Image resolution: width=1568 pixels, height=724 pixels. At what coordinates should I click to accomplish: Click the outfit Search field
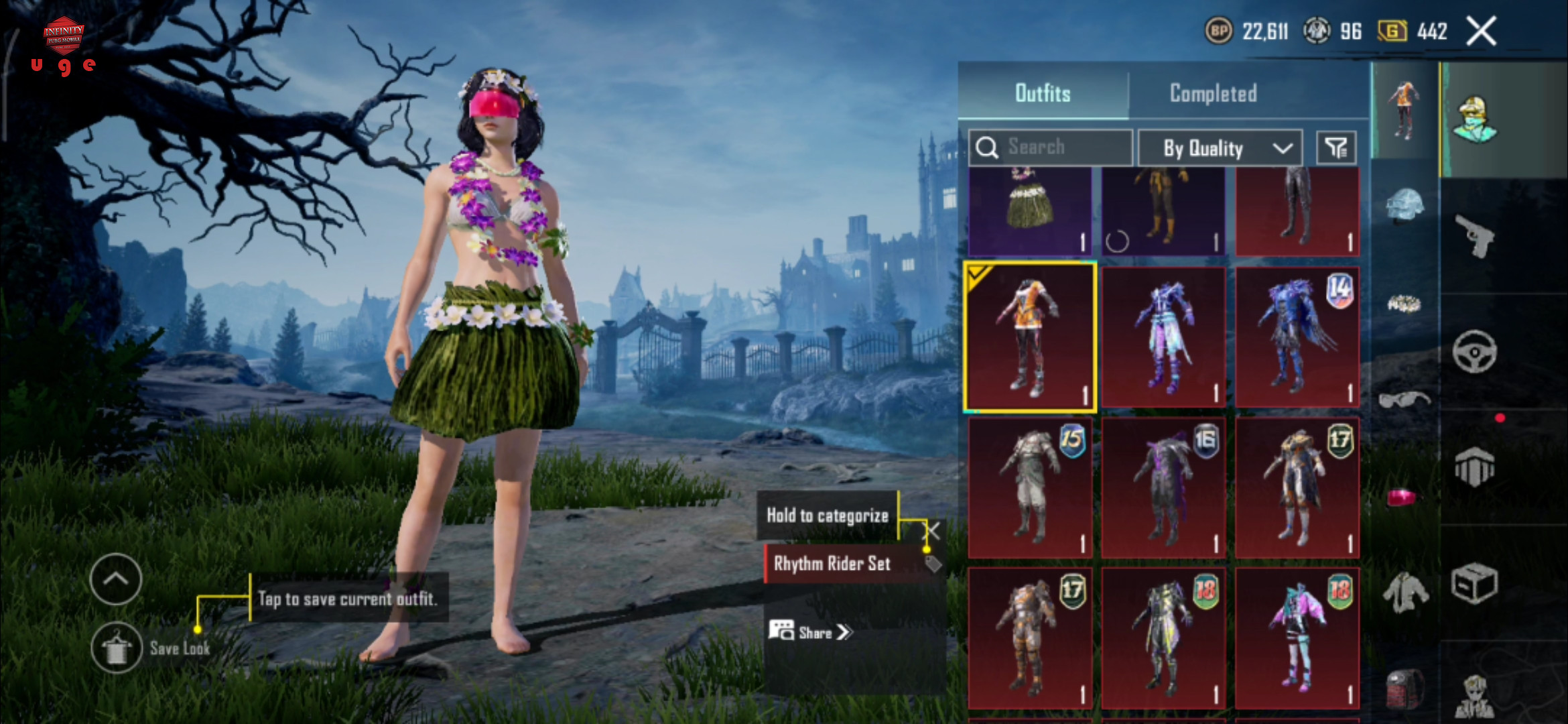pyautogui.click(x=1051, y=147)
